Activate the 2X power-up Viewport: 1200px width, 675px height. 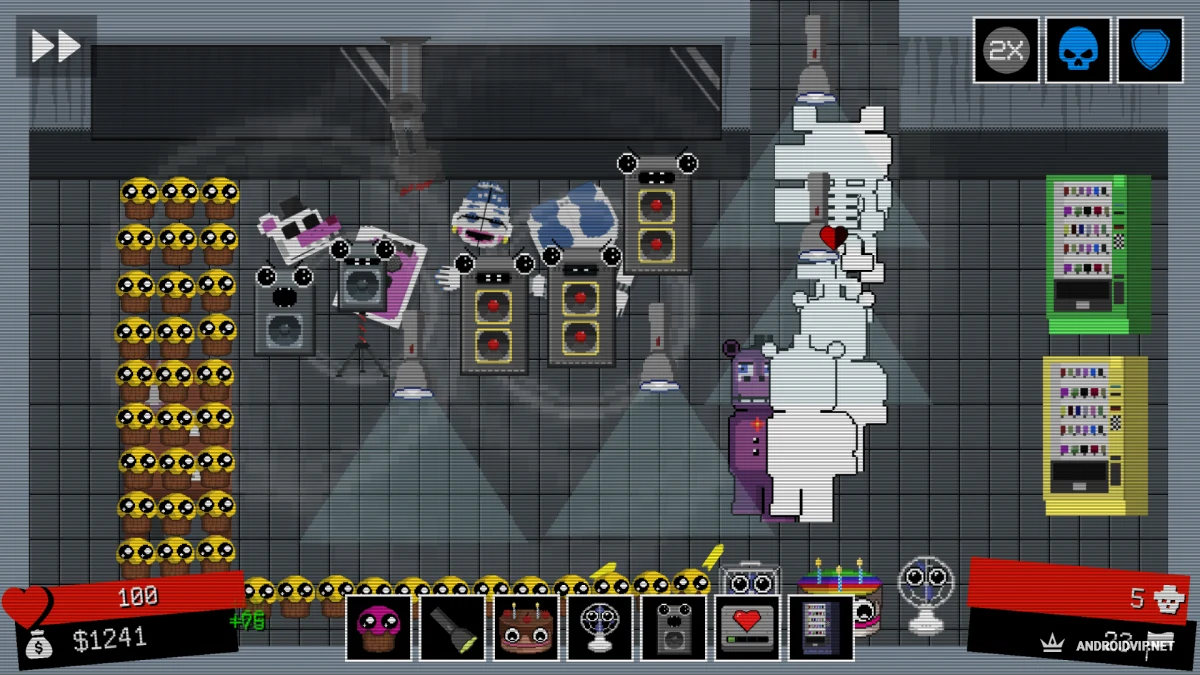tap(1006, 50)
